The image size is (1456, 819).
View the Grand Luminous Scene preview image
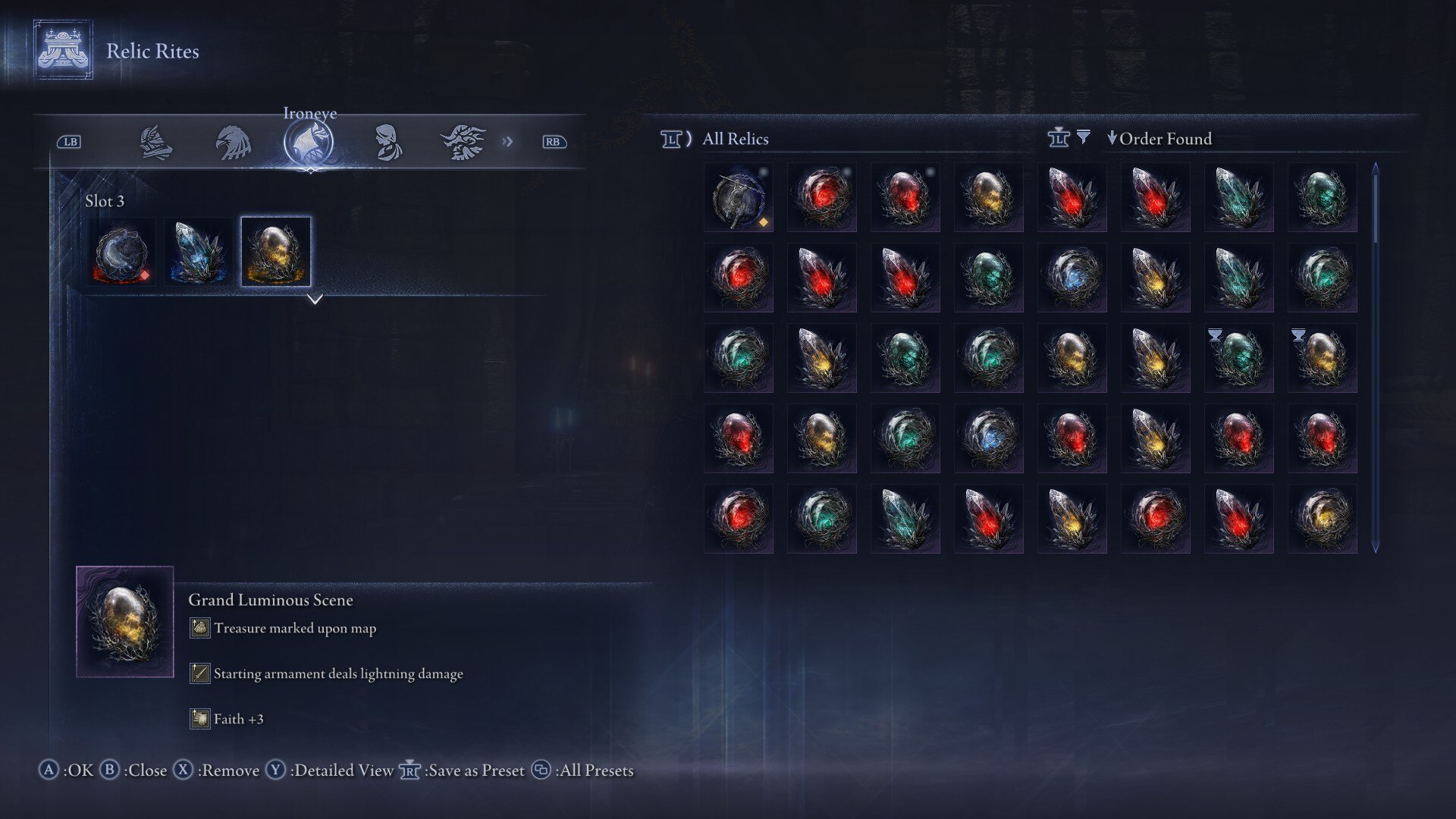125,622
